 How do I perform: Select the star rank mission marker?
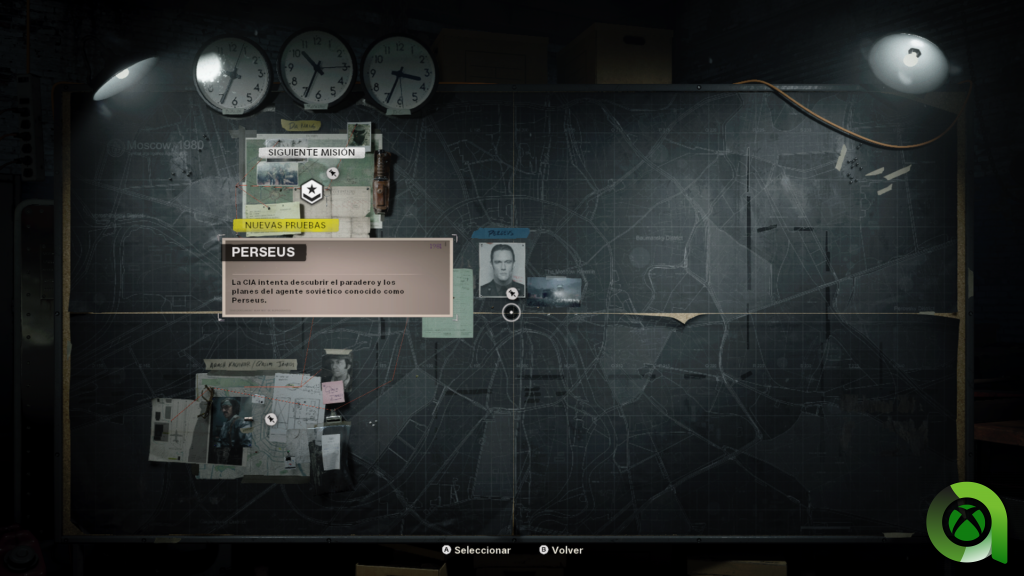(x=311, y=190)
